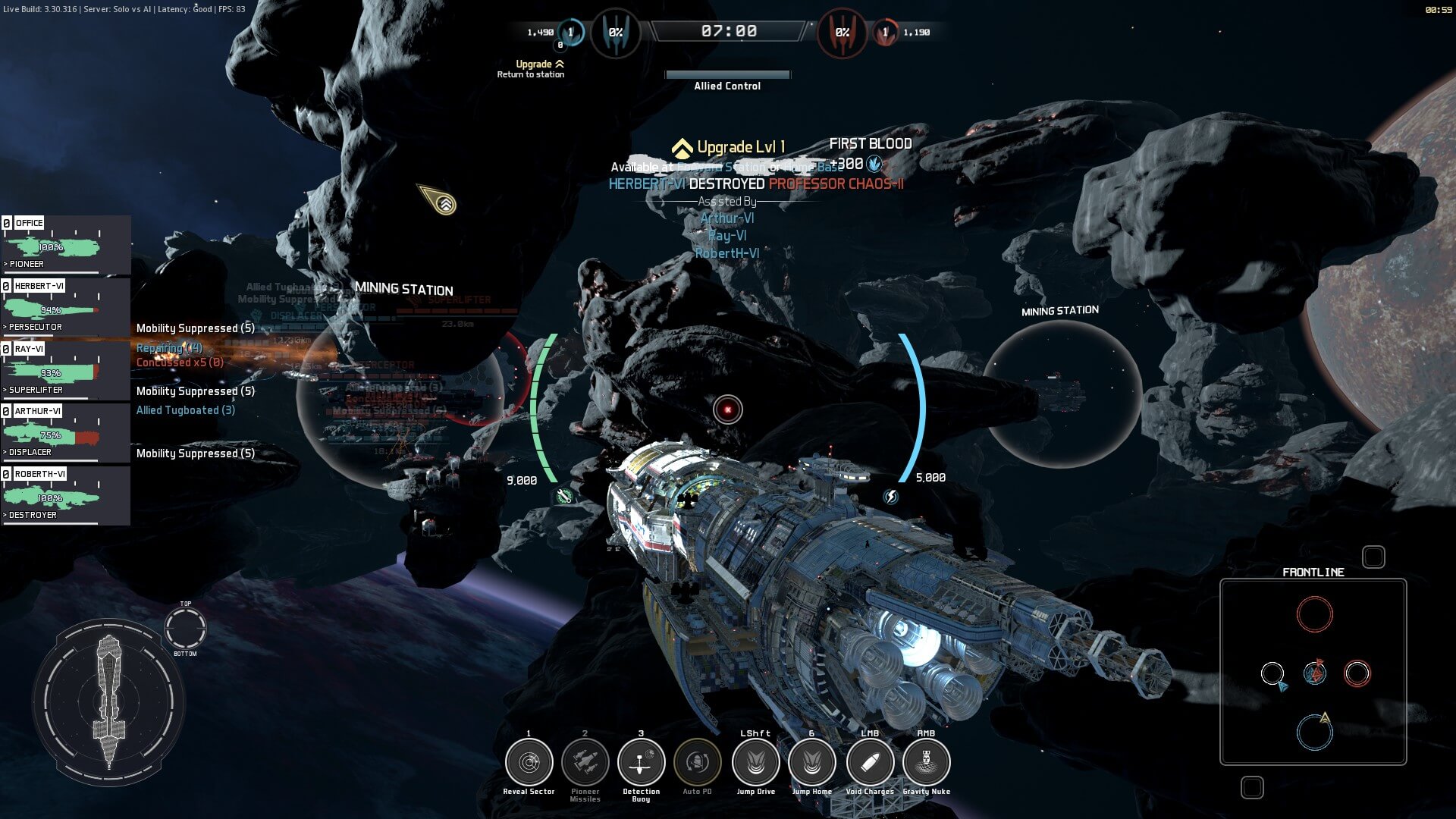Select the Void Charges weapon
Screen dimensions: 1456x819
click(x=870, y=762)
